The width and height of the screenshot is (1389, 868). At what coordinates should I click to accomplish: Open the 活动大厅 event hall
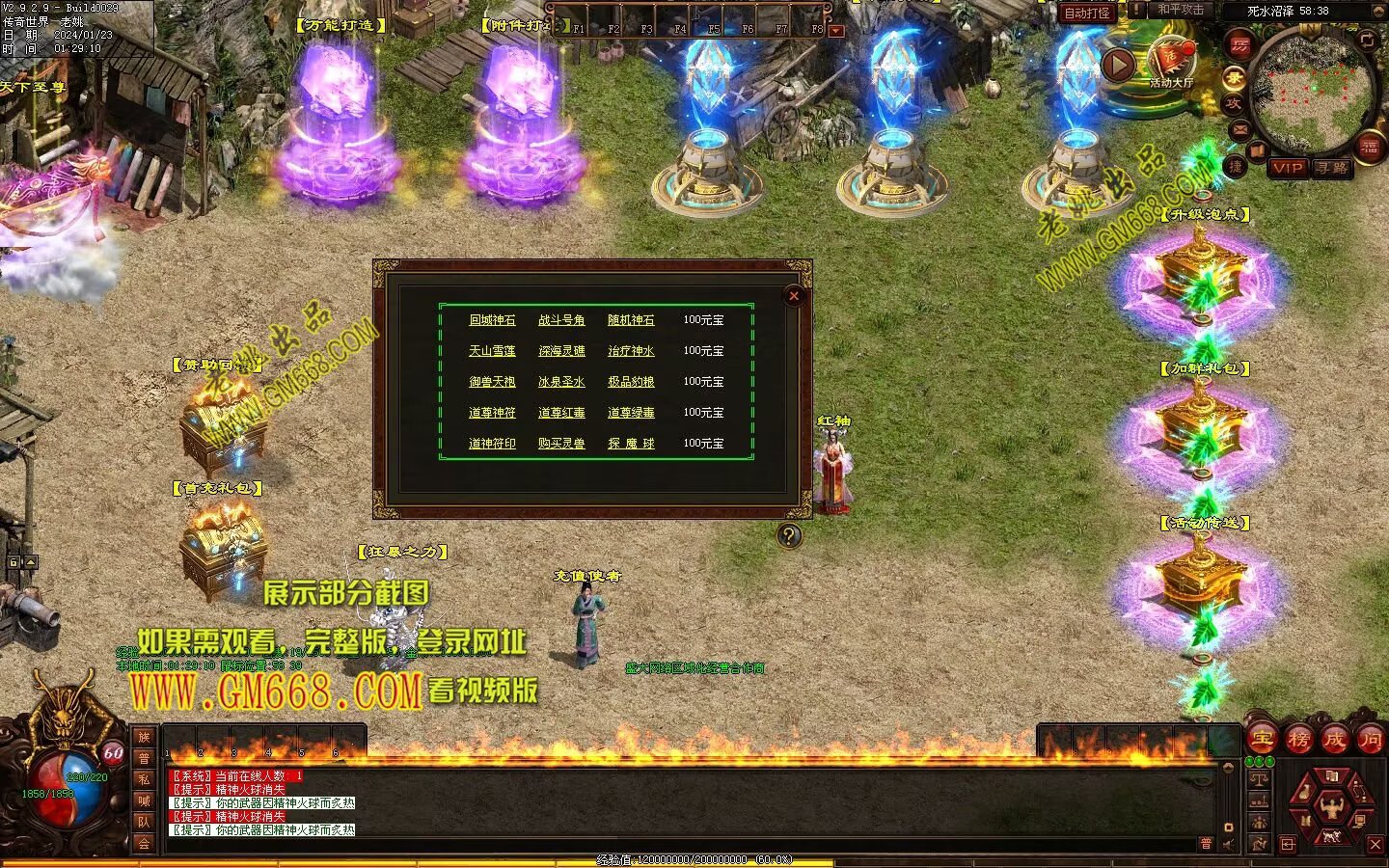click(x=1171, y=64)
